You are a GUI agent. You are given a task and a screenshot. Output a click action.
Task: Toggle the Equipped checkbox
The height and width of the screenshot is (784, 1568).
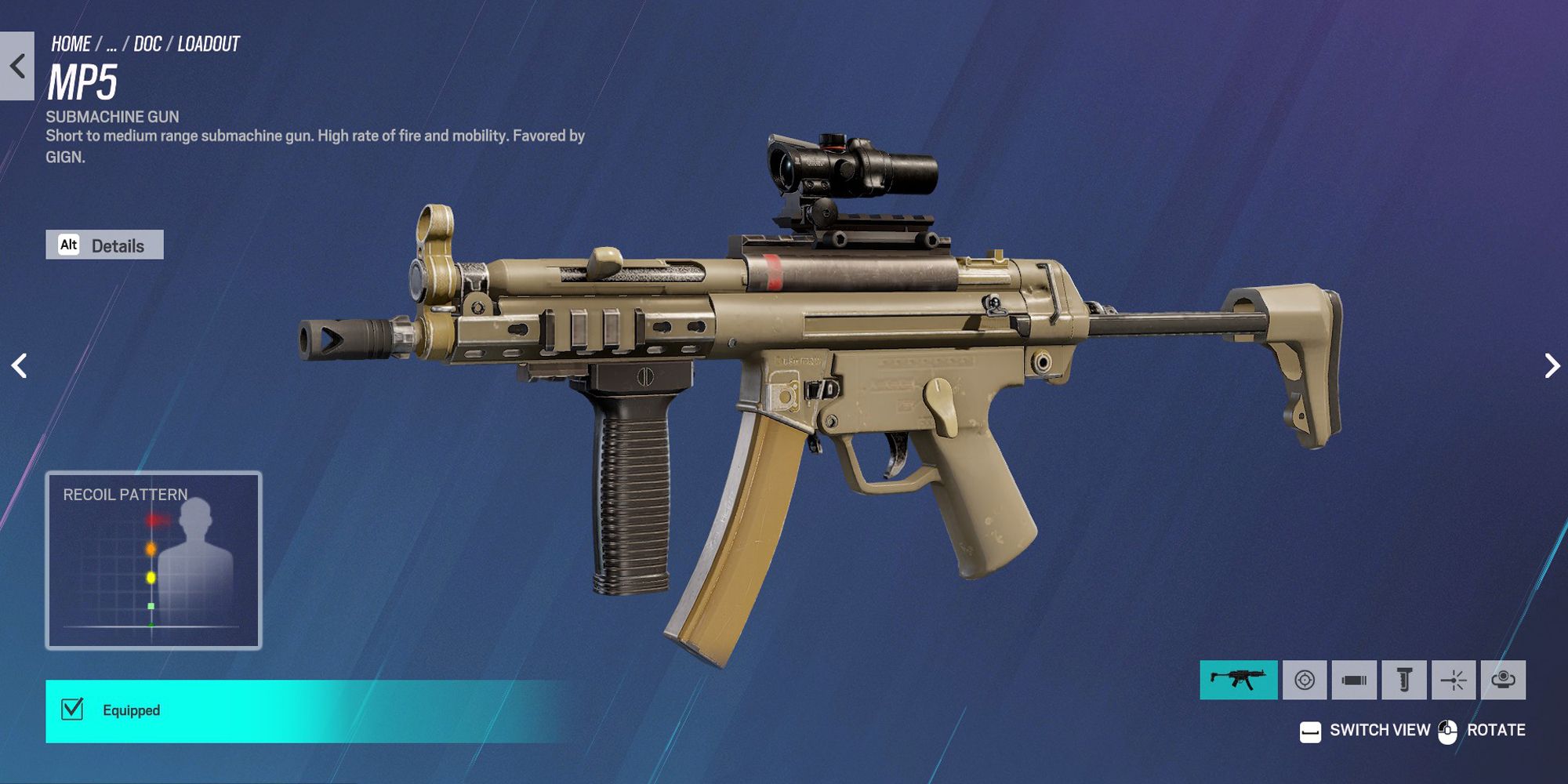72,710
